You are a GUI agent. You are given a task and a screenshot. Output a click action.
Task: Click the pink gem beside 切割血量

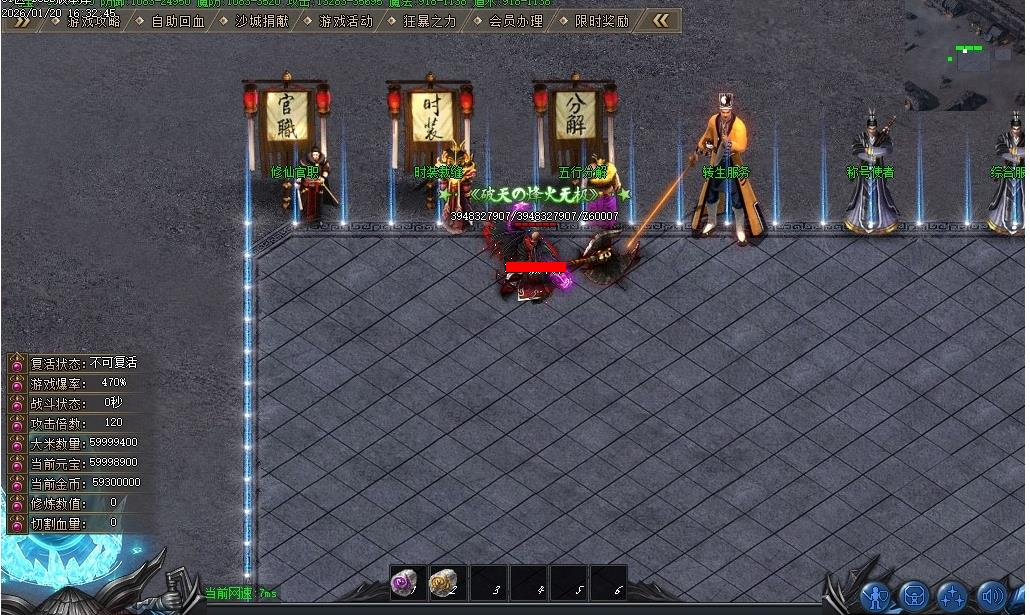[17, 523]
